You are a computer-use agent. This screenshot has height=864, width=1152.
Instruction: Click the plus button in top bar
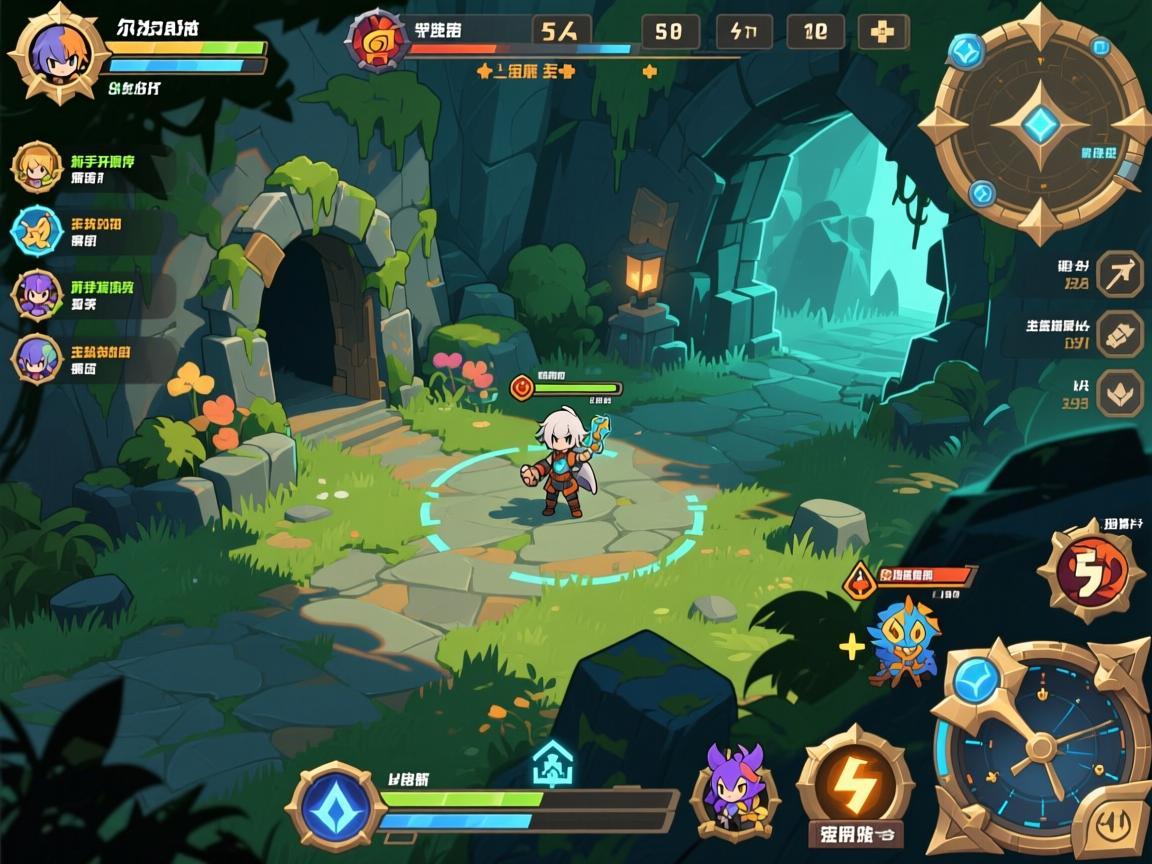(883, 32)
